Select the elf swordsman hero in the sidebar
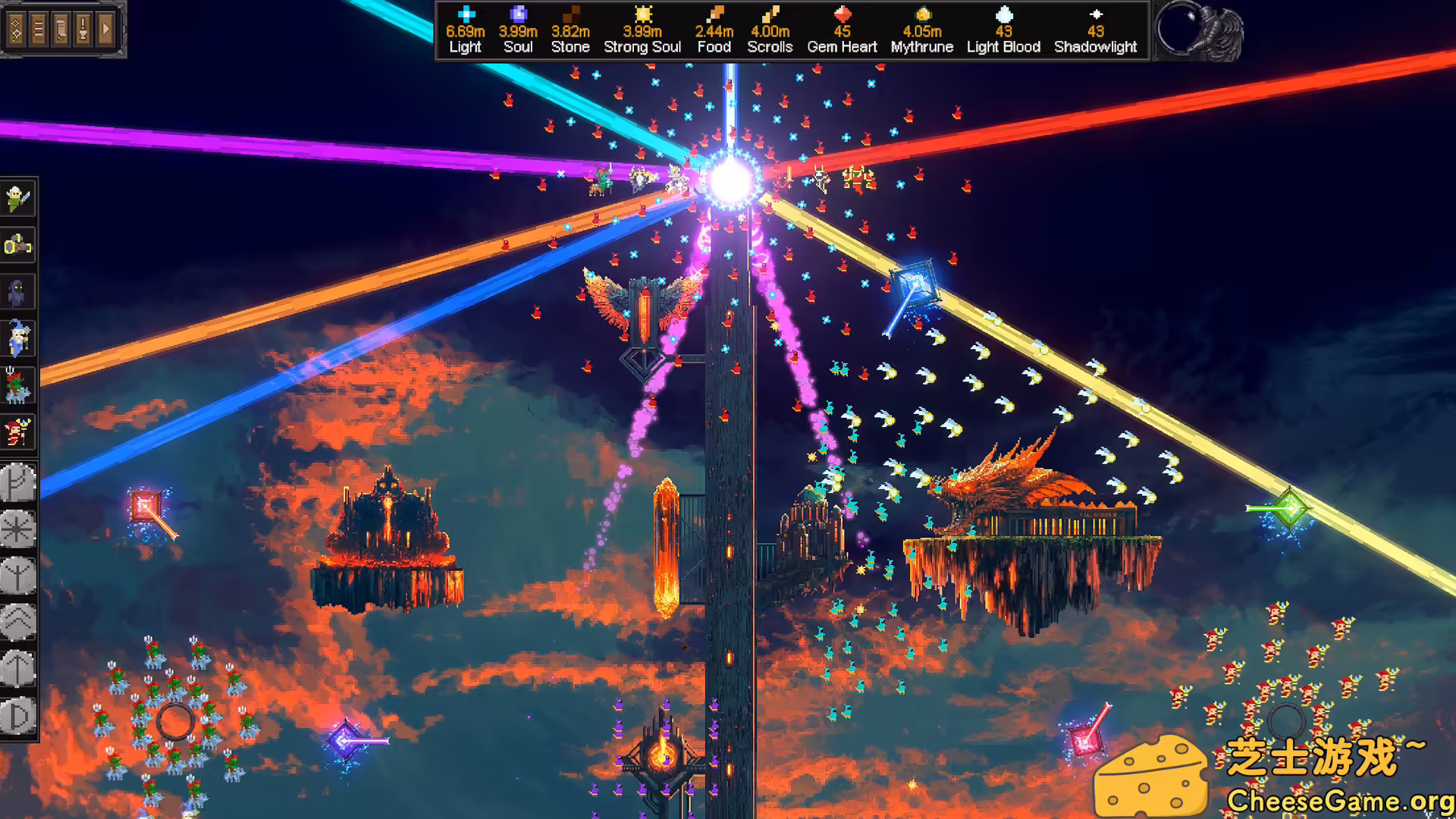The image size is (1456, 819). point(17,197)
